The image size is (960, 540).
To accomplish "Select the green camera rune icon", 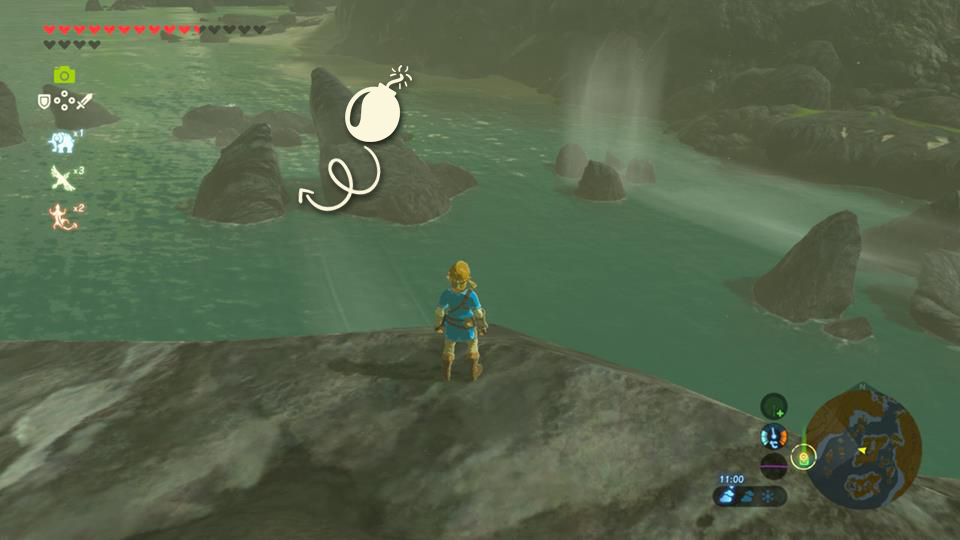I will (x=64, y=75).
